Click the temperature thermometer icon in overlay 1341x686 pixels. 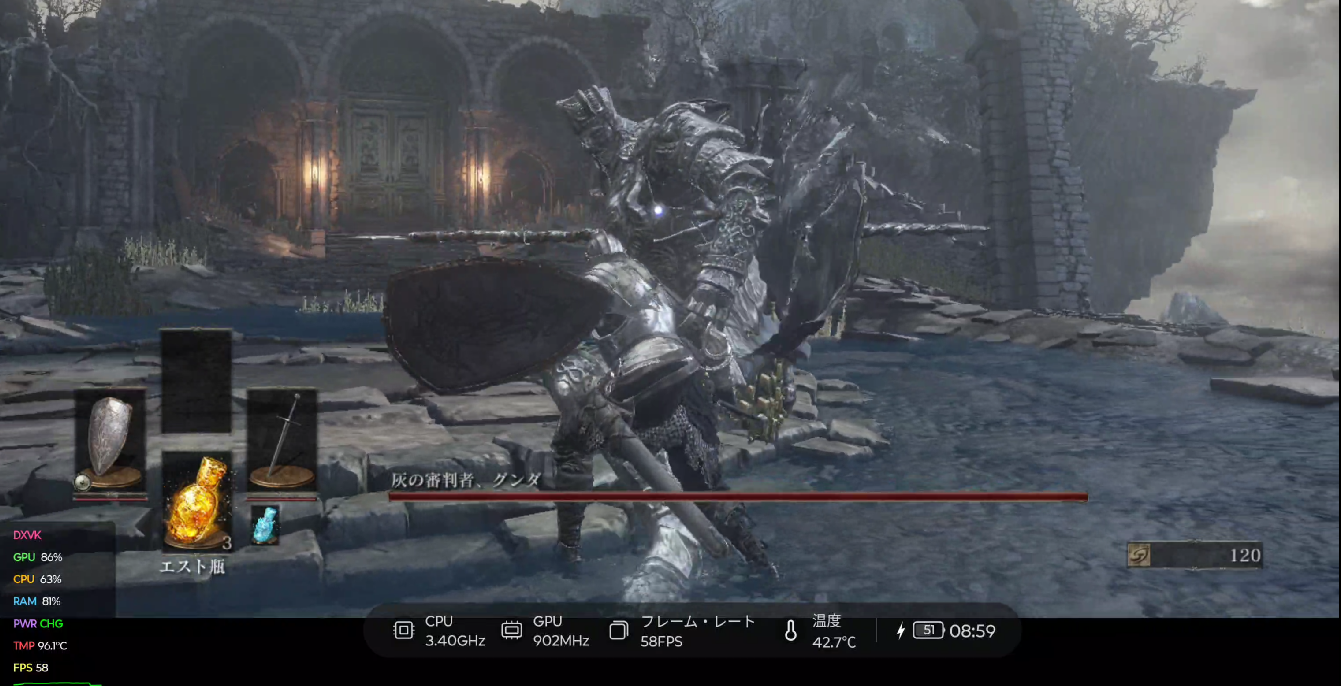pos(790,631)
